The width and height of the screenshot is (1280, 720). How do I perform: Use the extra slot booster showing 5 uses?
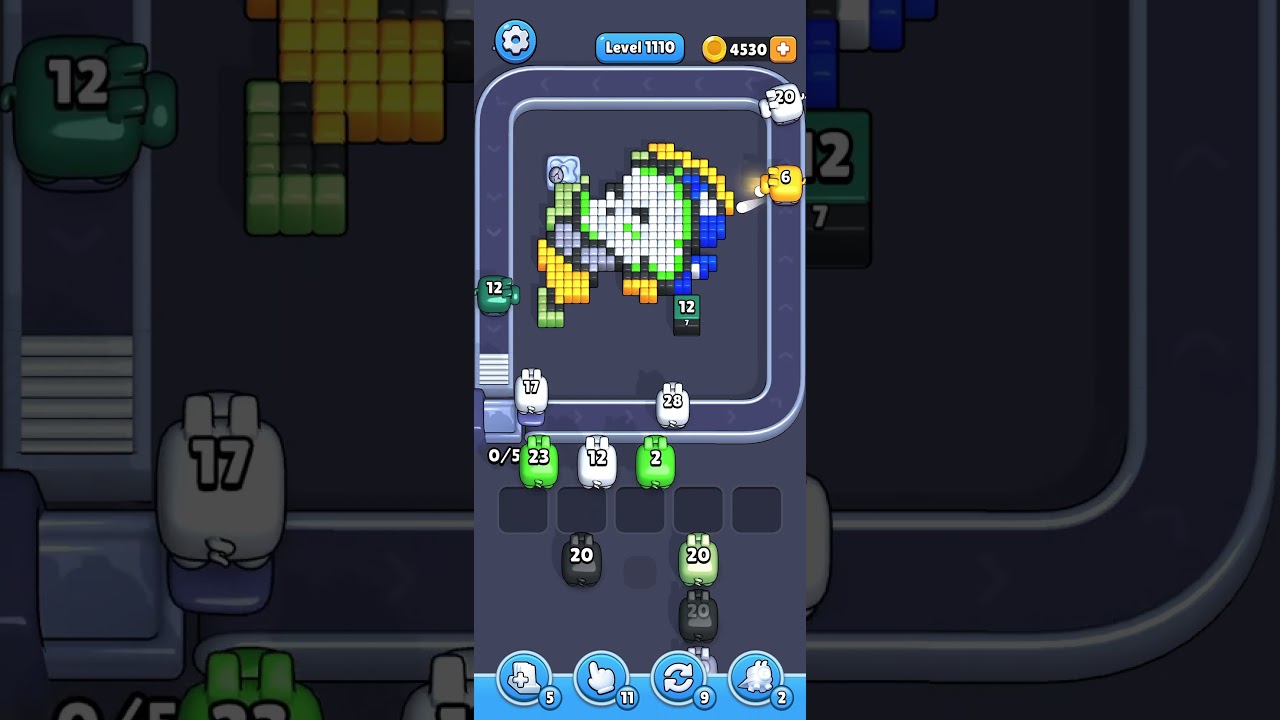525,679
